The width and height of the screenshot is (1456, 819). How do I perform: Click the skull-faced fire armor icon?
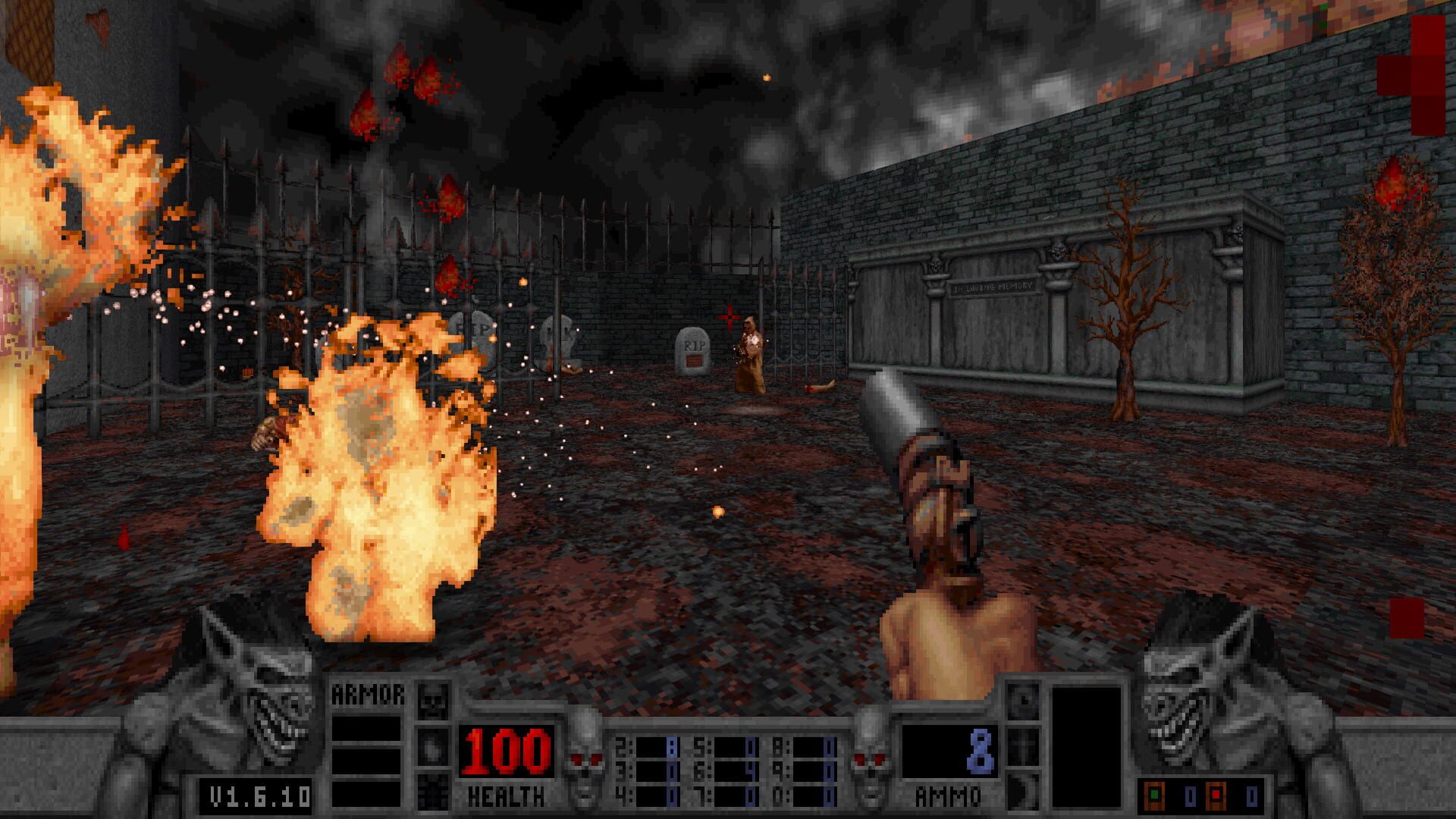coord(433,699)
